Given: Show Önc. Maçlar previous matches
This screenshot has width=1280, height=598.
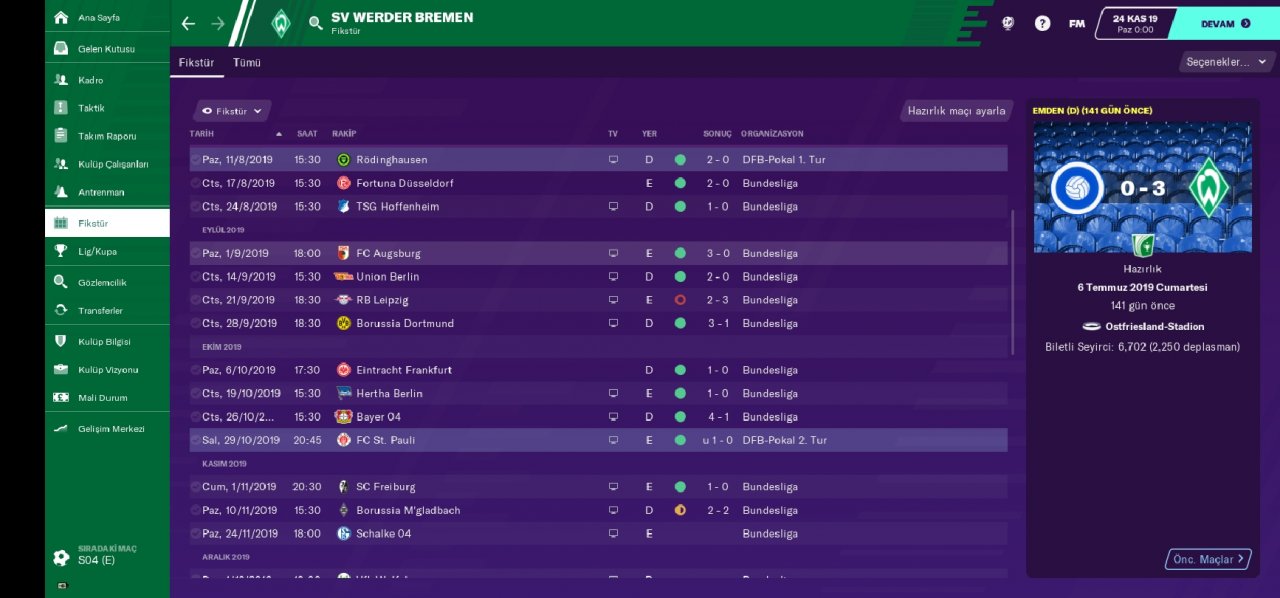Looking at the screenshot, I should point(1208,559).
